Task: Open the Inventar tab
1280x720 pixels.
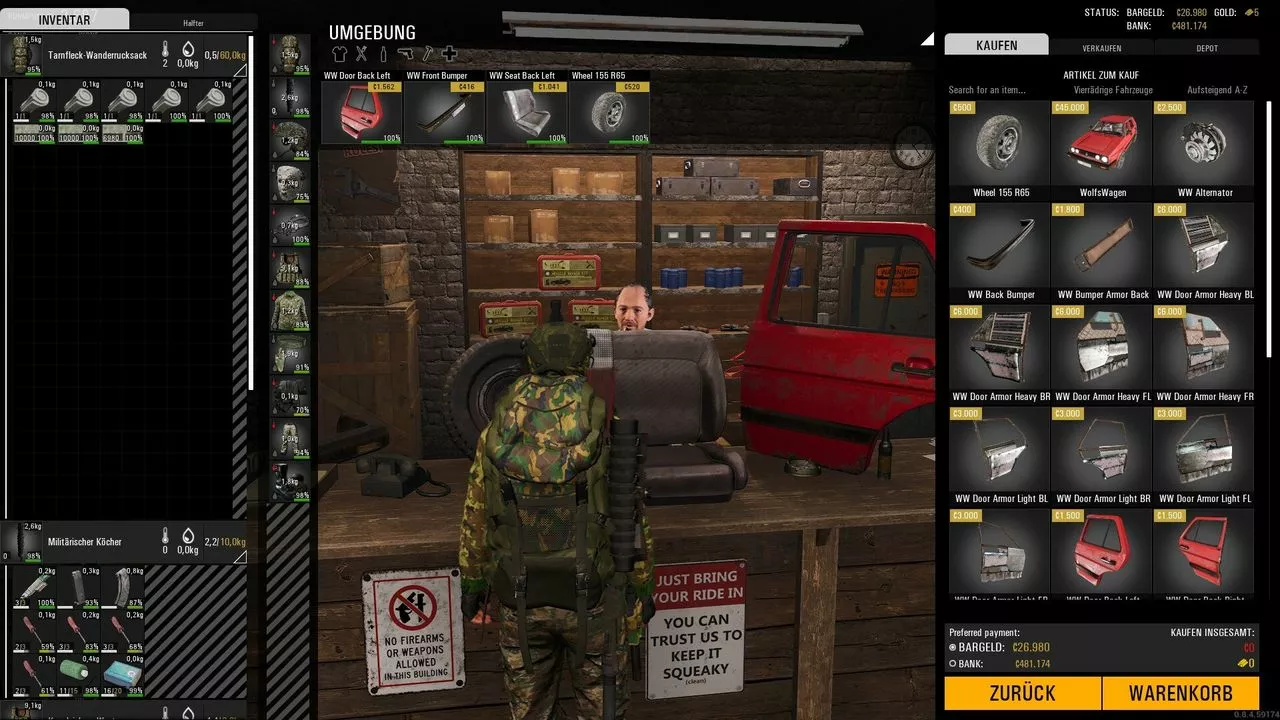Action: pos(64,20)
